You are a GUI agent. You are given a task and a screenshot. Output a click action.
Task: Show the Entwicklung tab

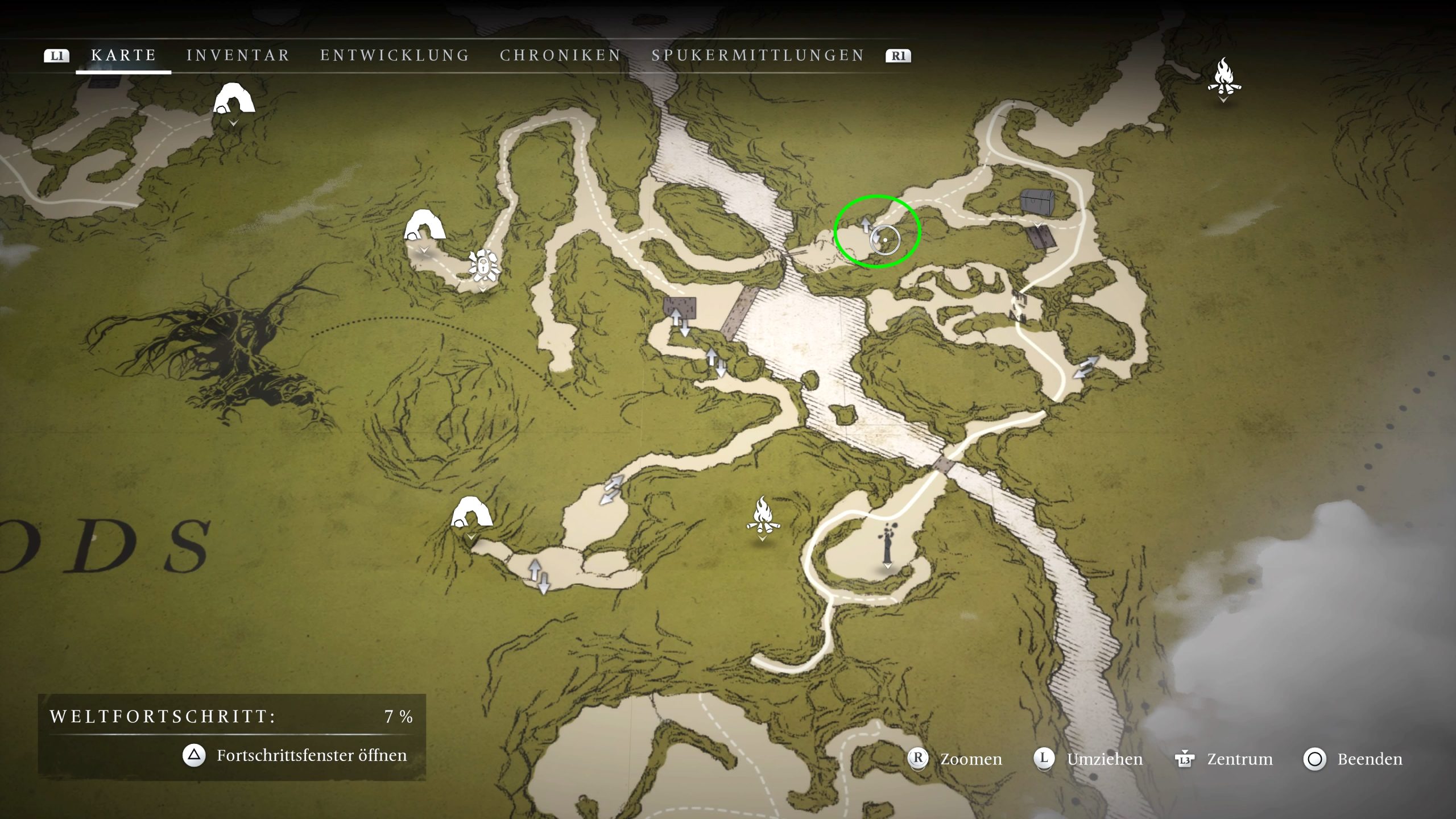click(x=395, y=55)
